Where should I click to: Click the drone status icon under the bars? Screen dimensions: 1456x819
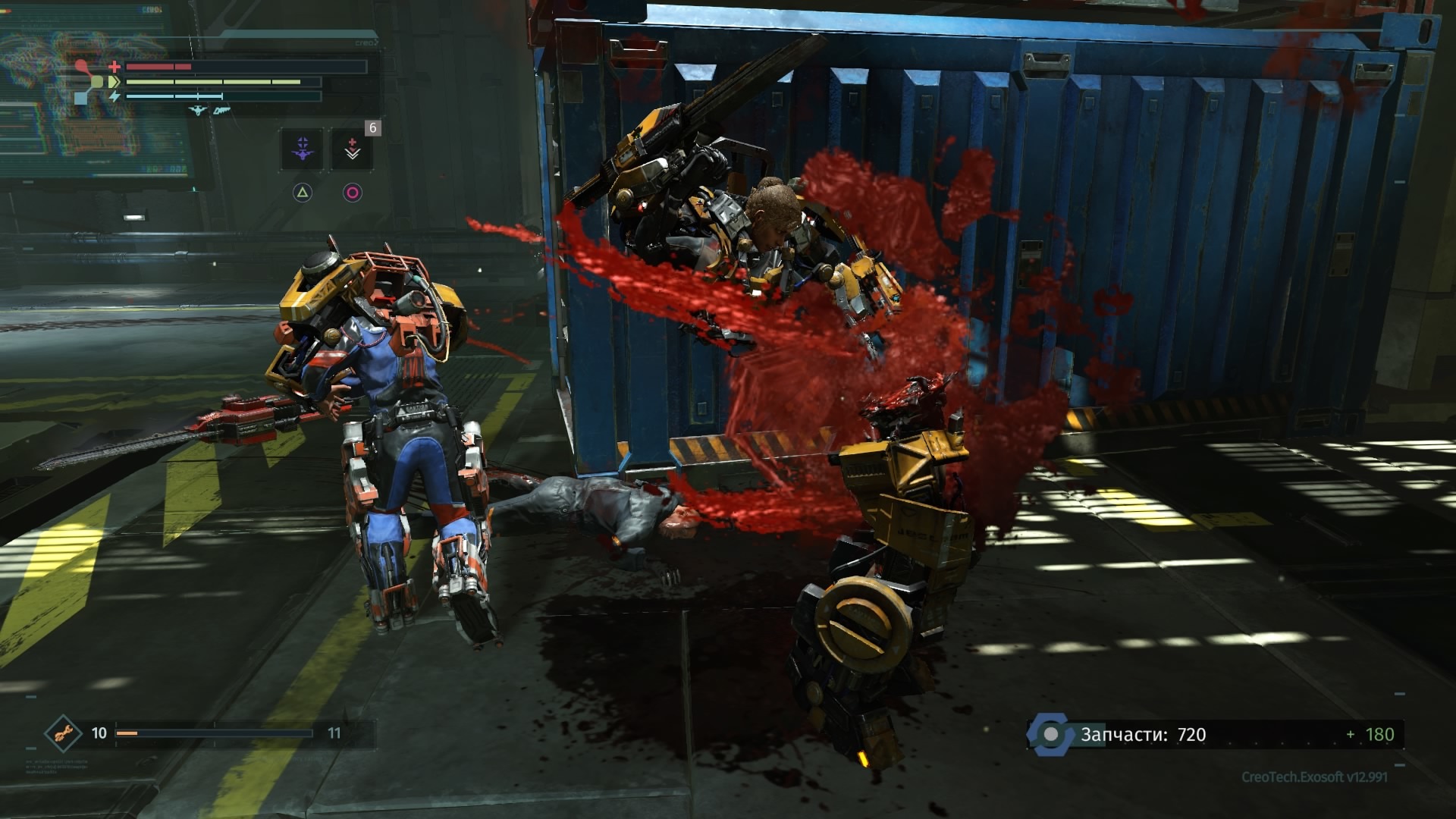point(197,111)
